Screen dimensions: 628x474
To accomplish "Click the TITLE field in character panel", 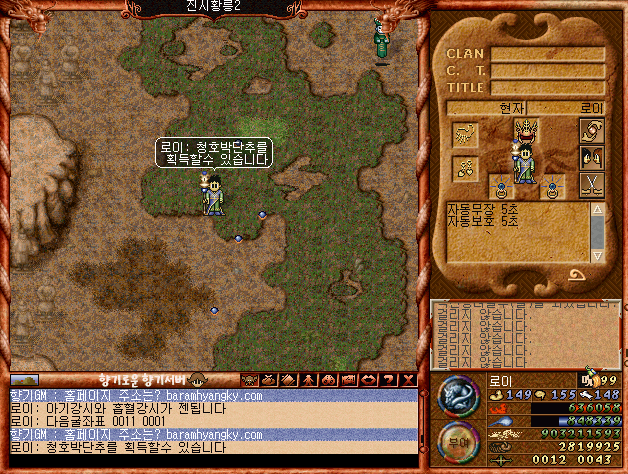I will pos(547,87).
